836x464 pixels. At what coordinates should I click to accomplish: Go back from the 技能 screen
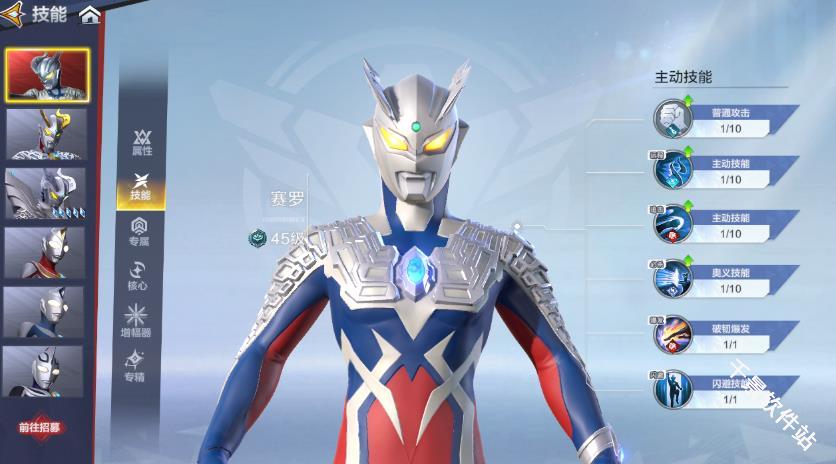tap(14, 14)
